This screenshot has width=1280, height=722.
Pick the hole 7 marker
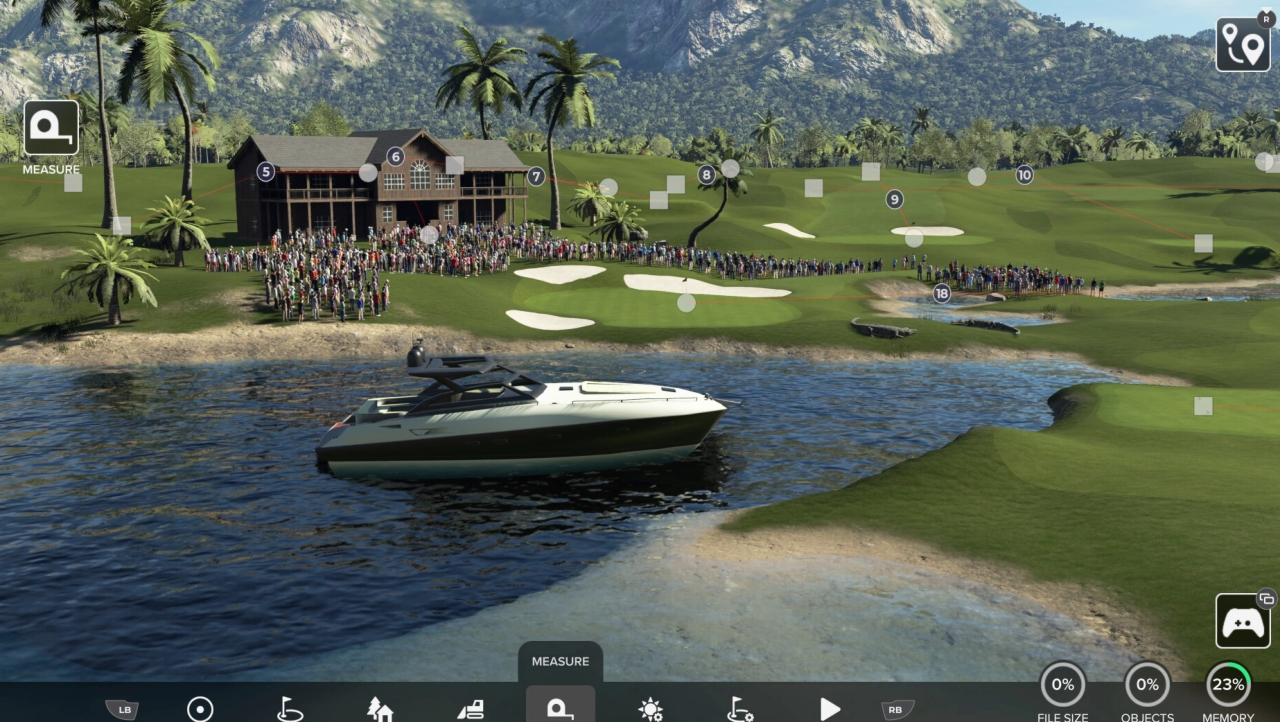536,176
